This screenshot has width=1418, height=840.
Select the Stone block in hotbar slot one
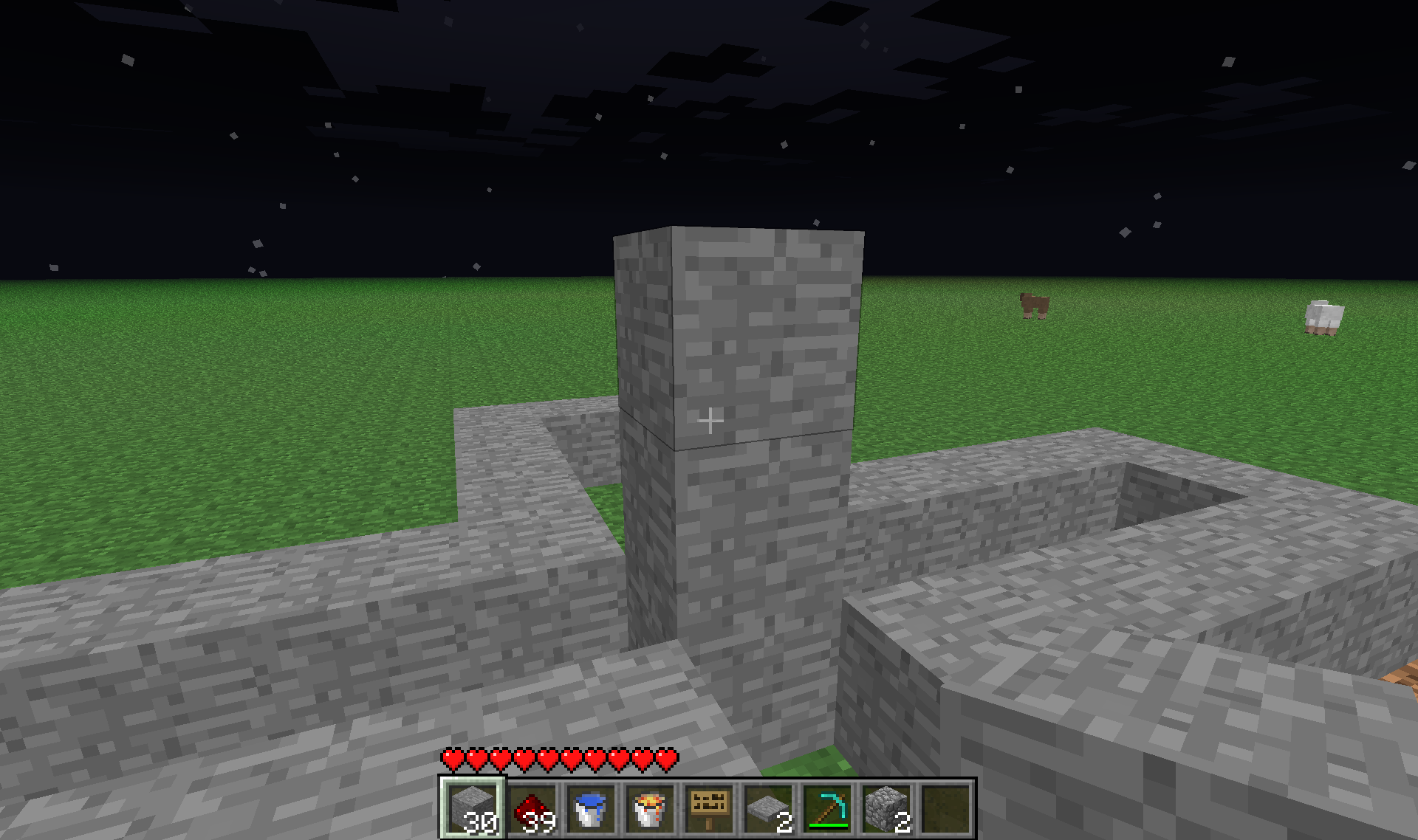(473, 808)
